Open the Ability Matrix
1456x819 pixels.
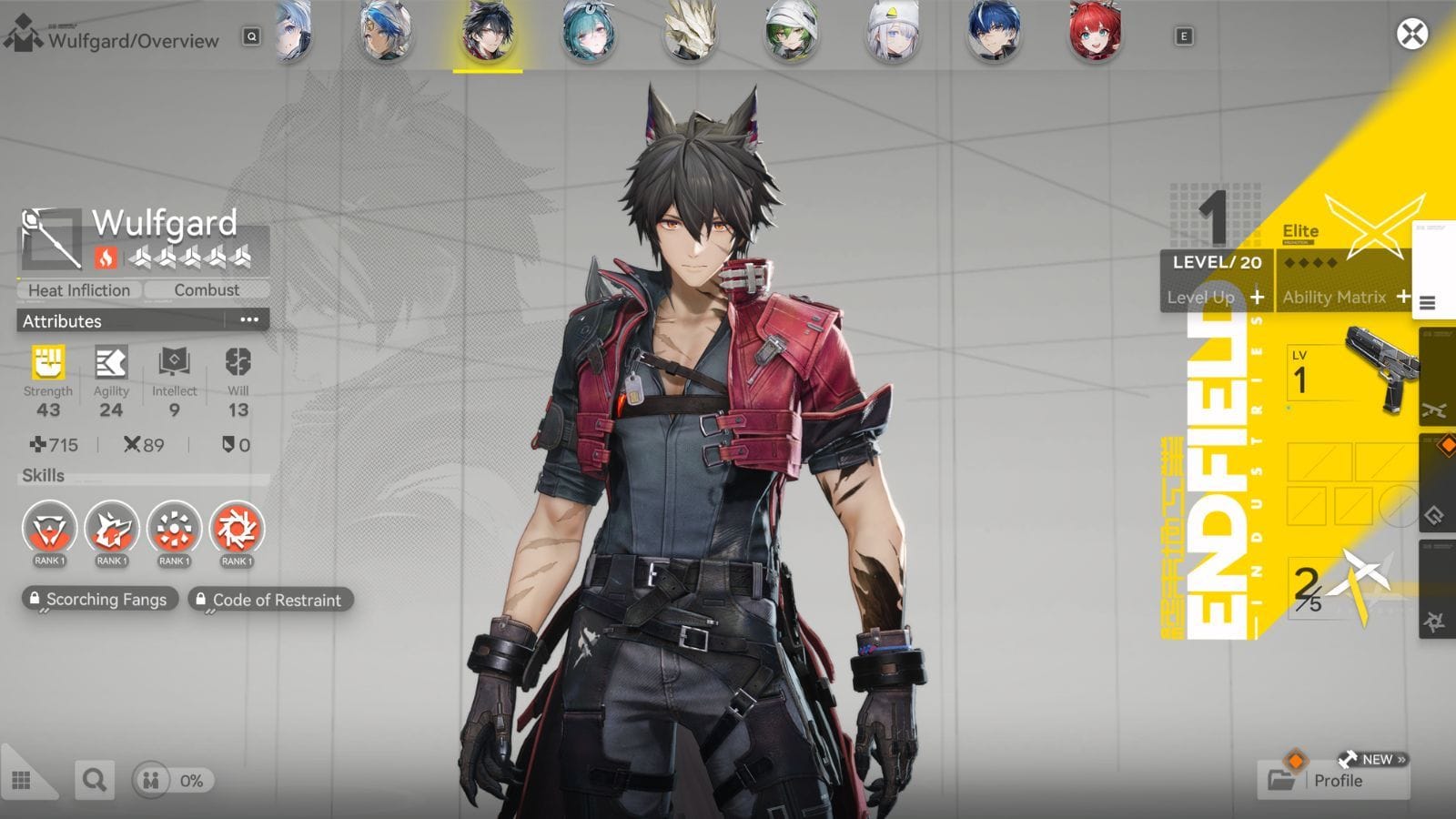(x=1345, y=297)
